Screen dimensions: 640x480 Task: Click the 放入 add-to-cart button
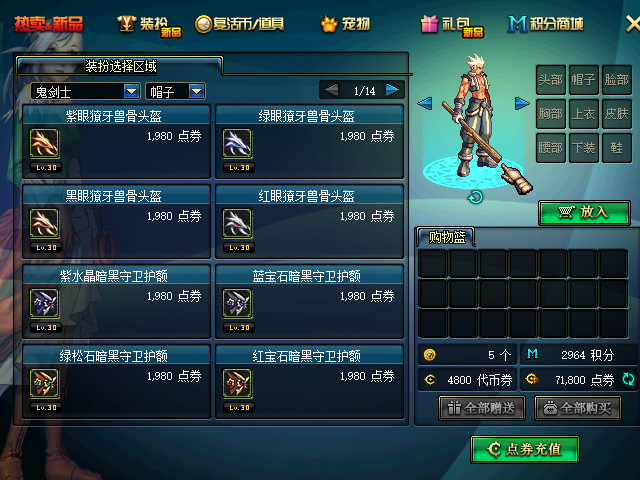[584, 212]
